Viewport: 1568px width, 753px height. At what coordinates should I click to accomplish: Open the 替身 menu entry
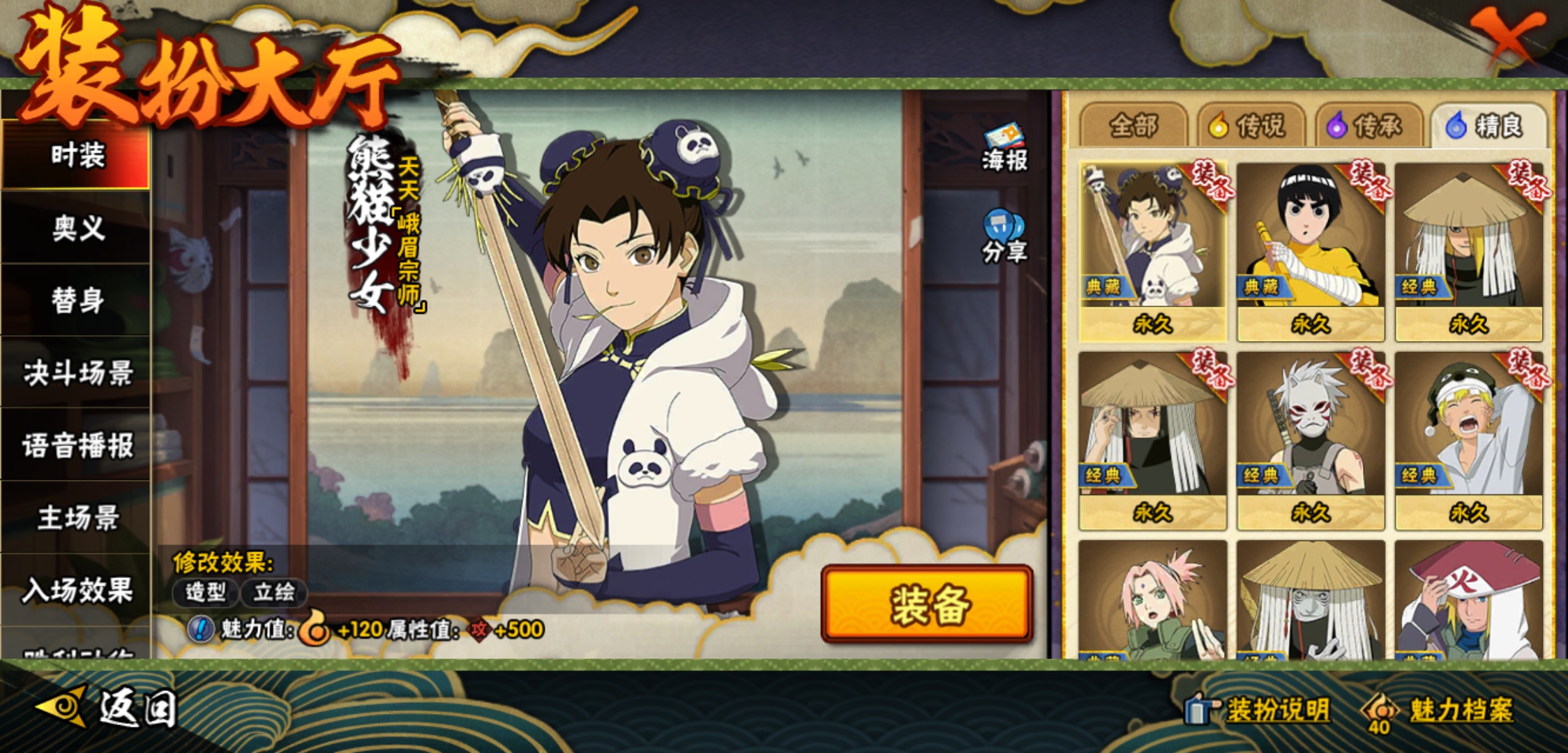point(77,301)
